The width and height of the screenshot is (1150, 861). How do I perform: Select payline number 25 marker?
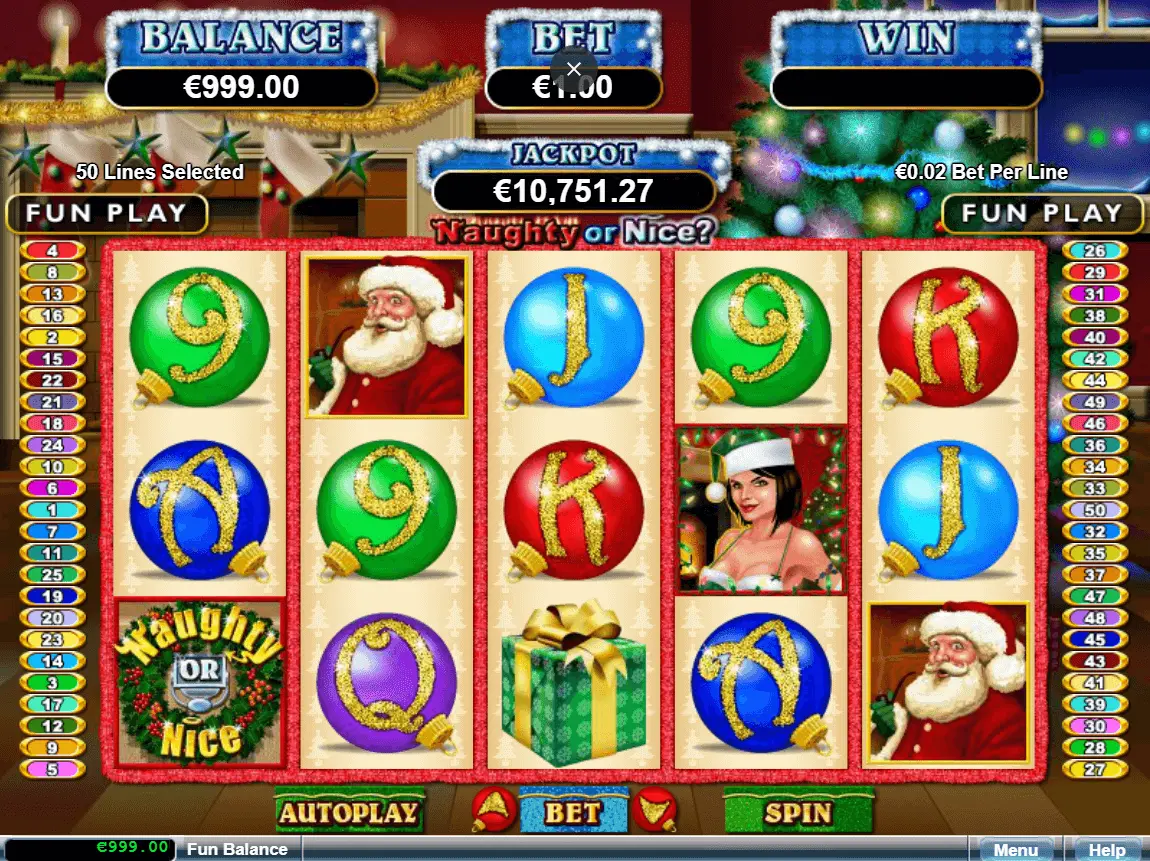click(52, 574)
